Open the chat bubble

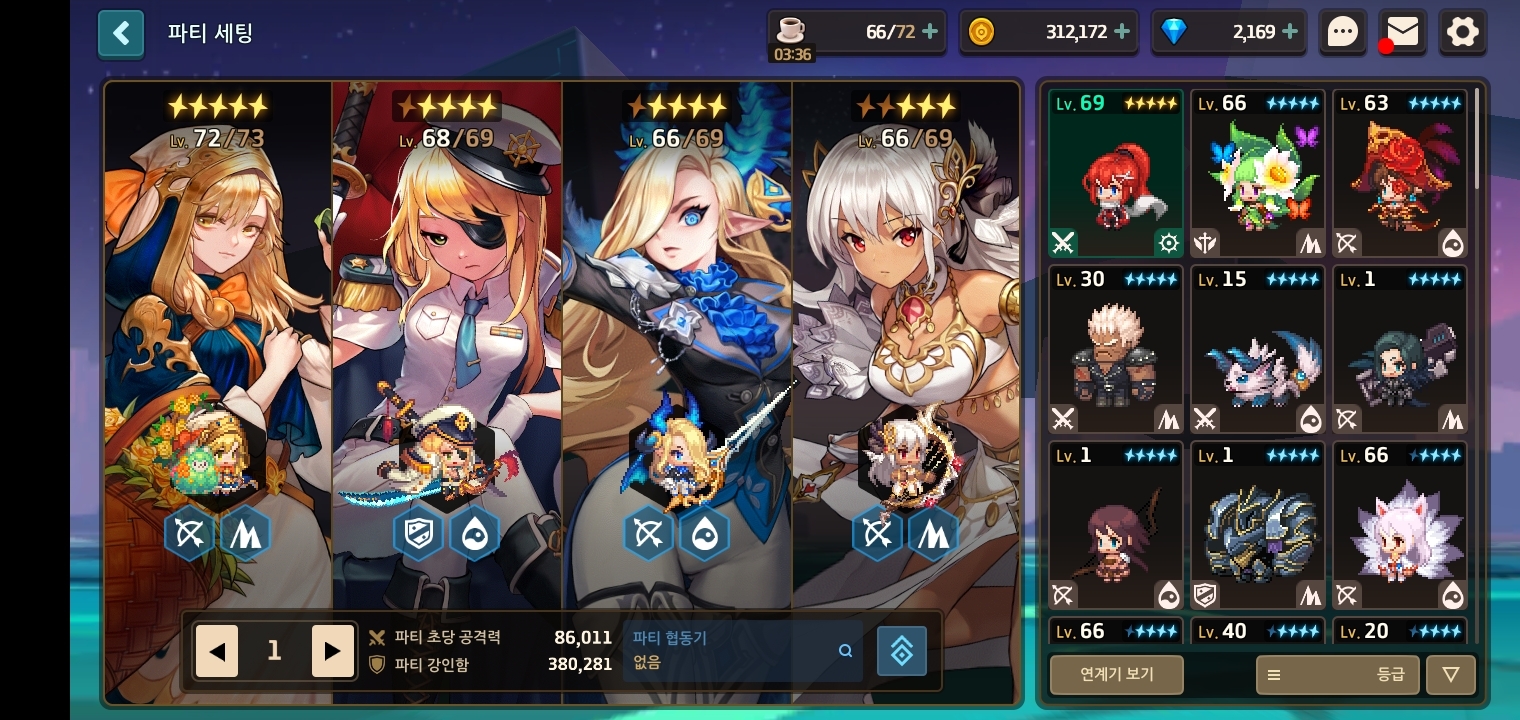[1342, 33]
